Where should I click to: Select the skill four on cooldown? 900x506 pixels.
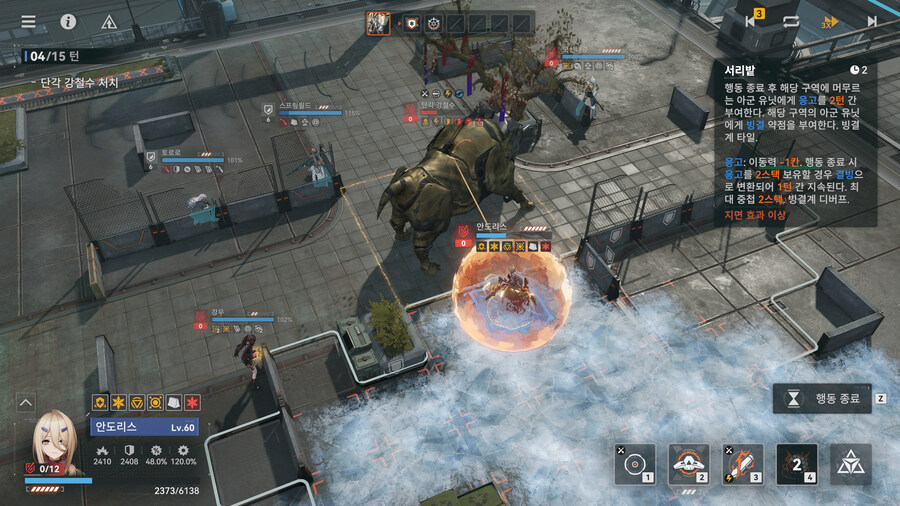[x=796, y=464]
